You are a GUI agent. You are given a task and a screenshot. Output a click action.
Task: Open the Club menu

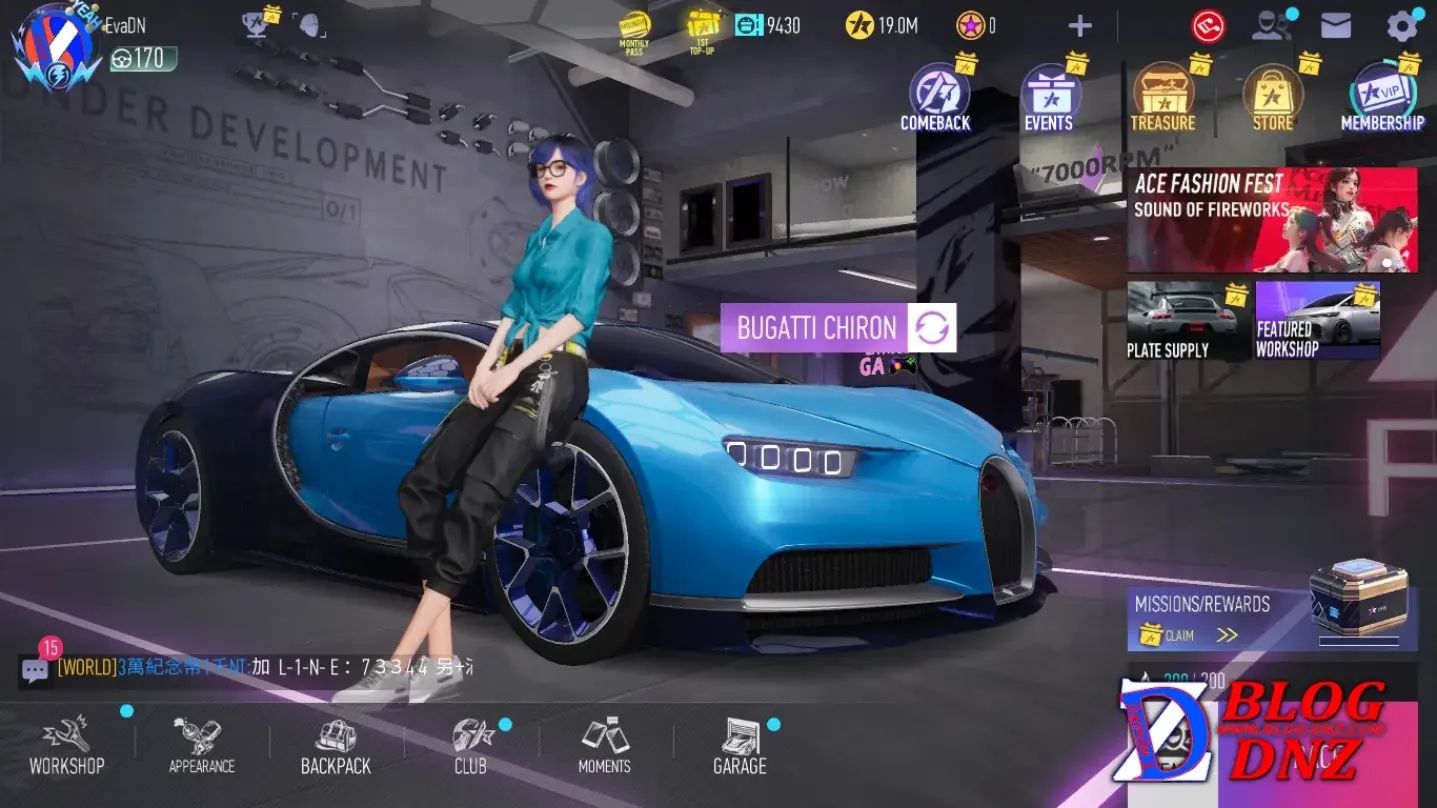pyautogui.click(x=470, y=745)
